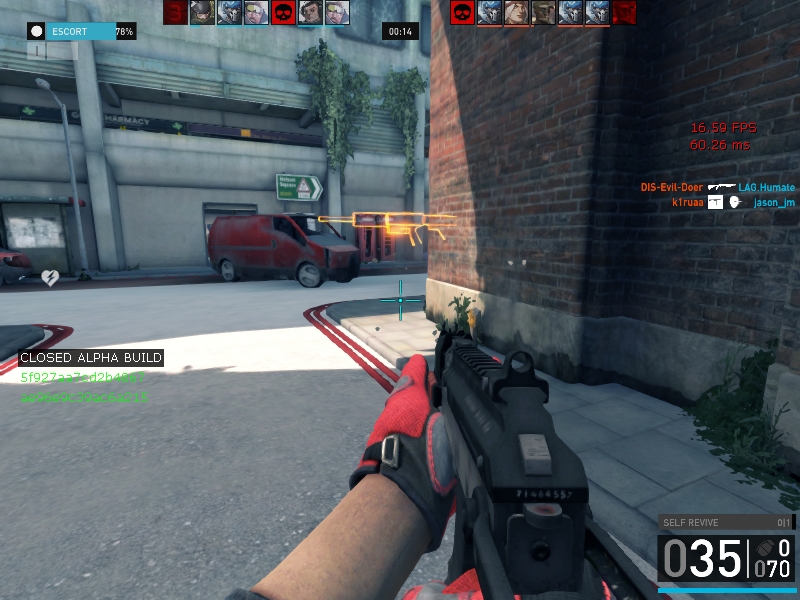
Task: Click k1ruaa's name in the kill feed
Action: [688, 202]
